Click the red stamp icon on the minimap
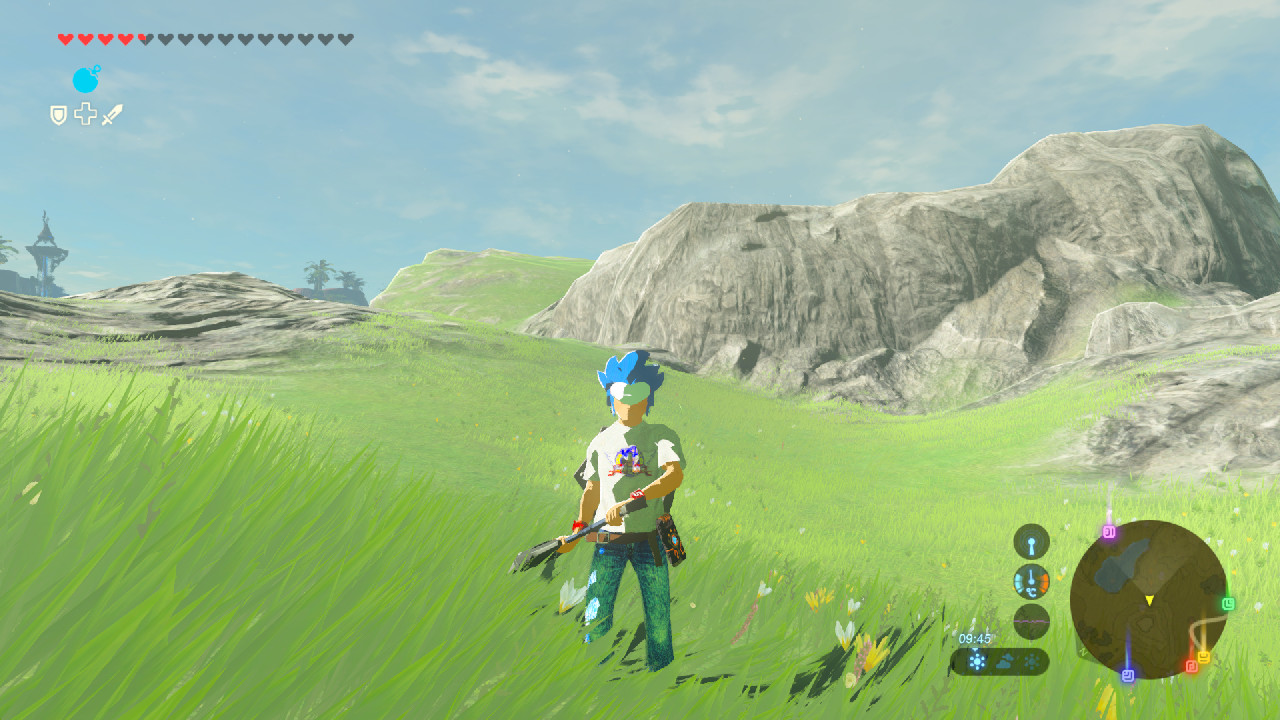Viewport: 1280px width, 720px height. [1190, 666]
